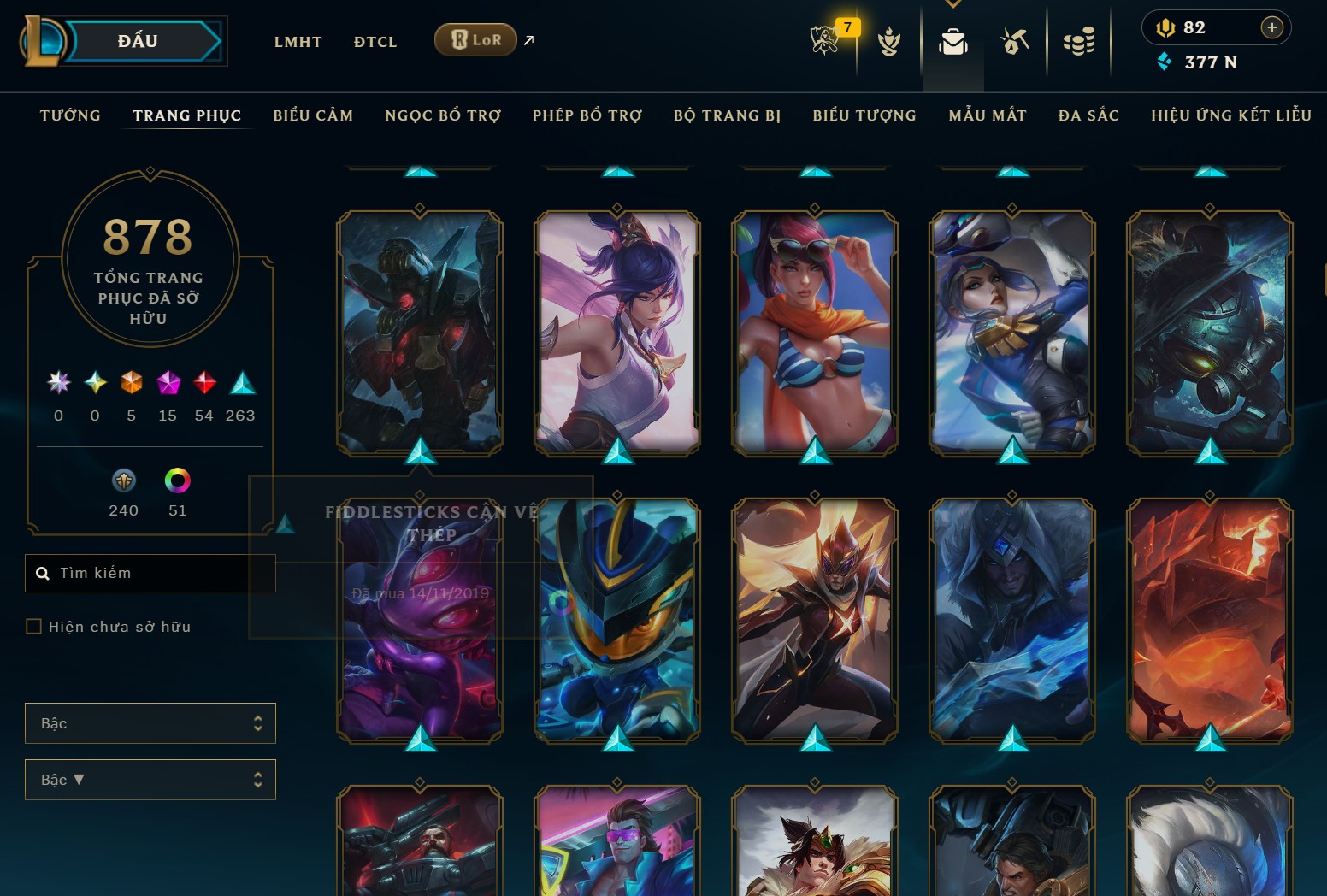Screen dimensions: 1327x896
Task: Click the chroma icon showing 240
Action: [124, 481]
